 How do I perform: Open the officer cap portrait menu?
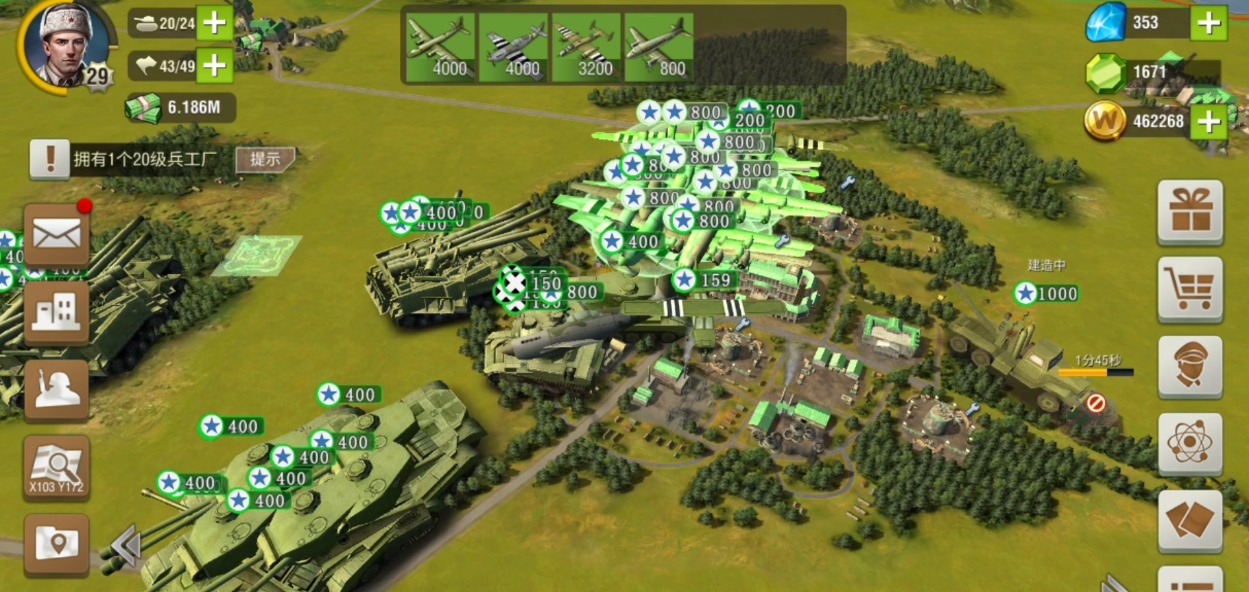click(x=1190, y=366)
